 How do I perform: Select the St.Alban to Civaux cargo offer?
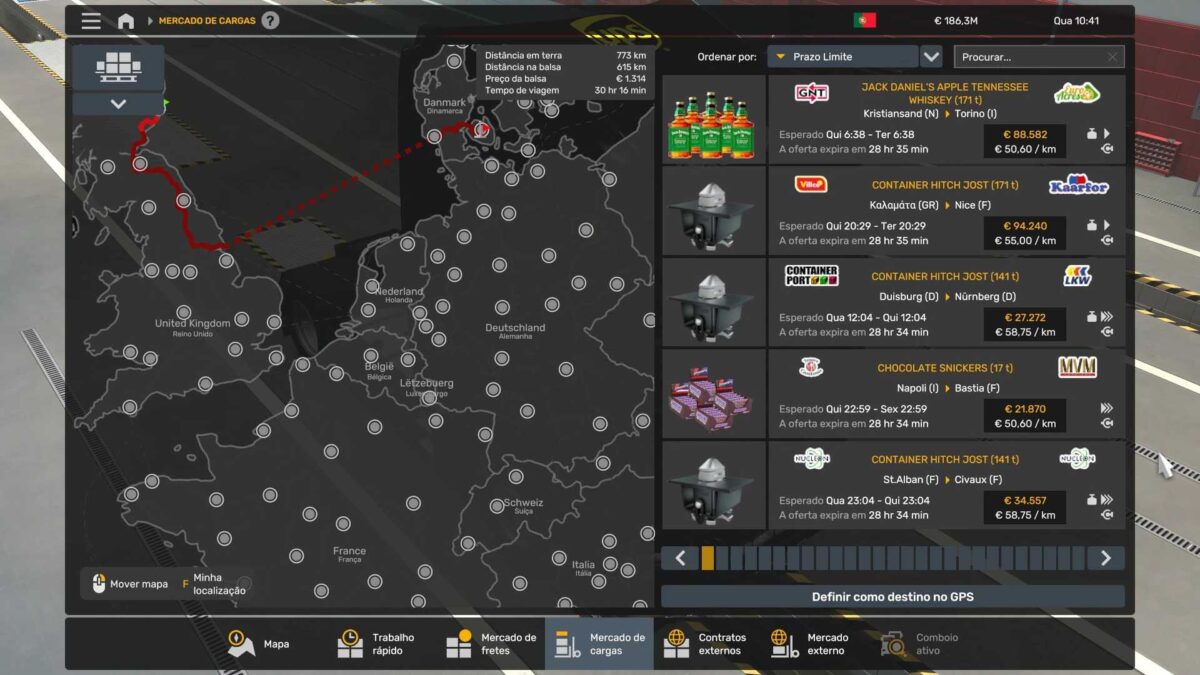click(x=944, y=486)
